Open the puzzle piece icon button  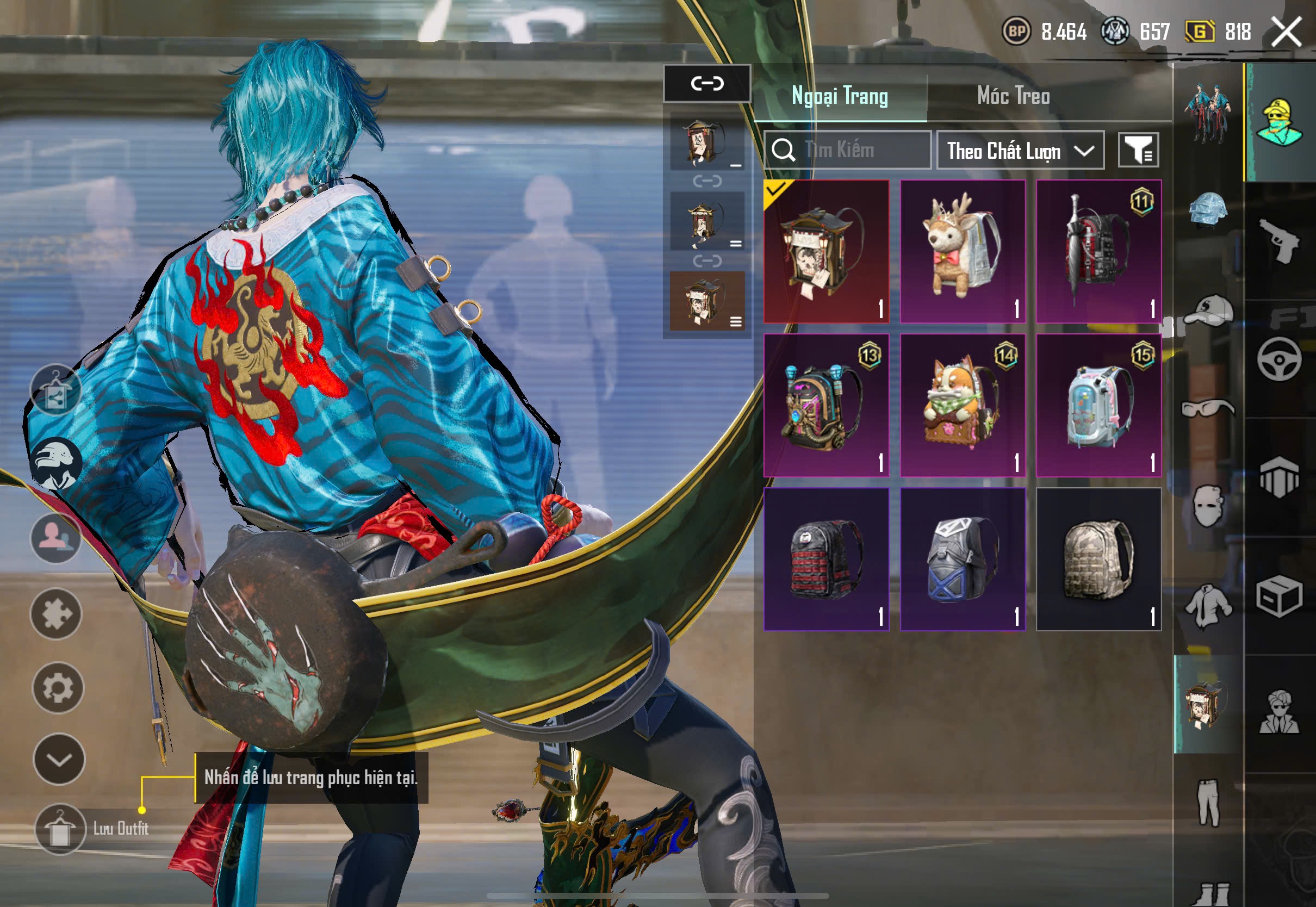coord(56,614)
